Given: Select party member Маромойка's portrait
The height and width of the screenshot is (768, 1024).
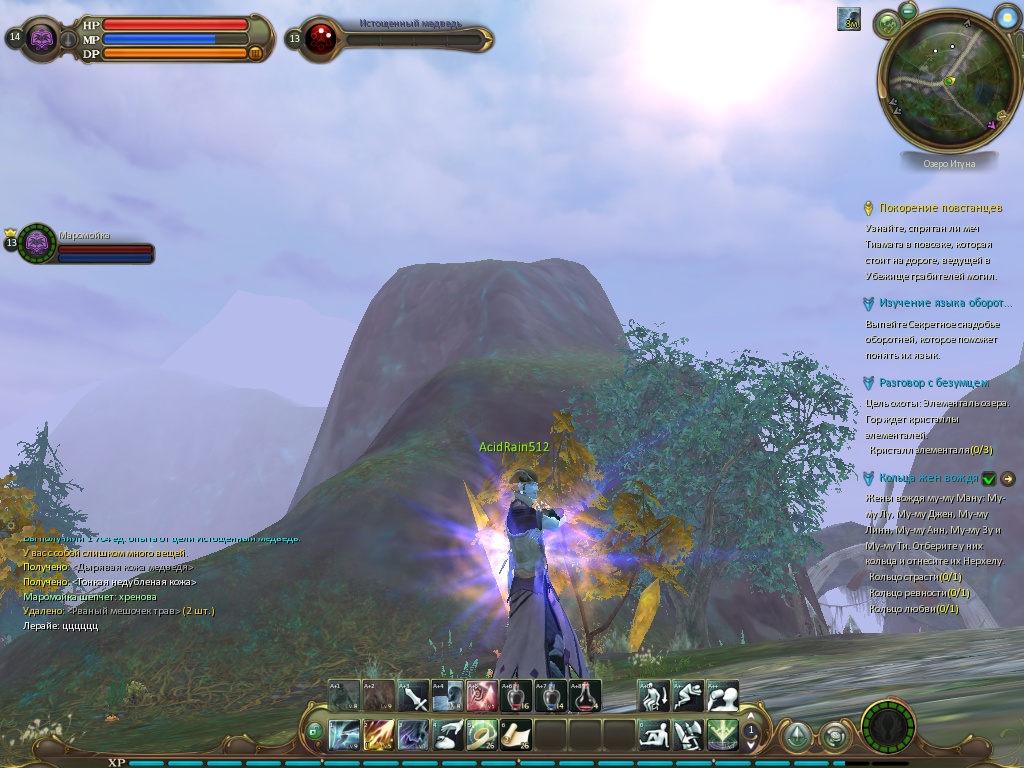Looking at the screenshot, I should [x=37, y=242].
